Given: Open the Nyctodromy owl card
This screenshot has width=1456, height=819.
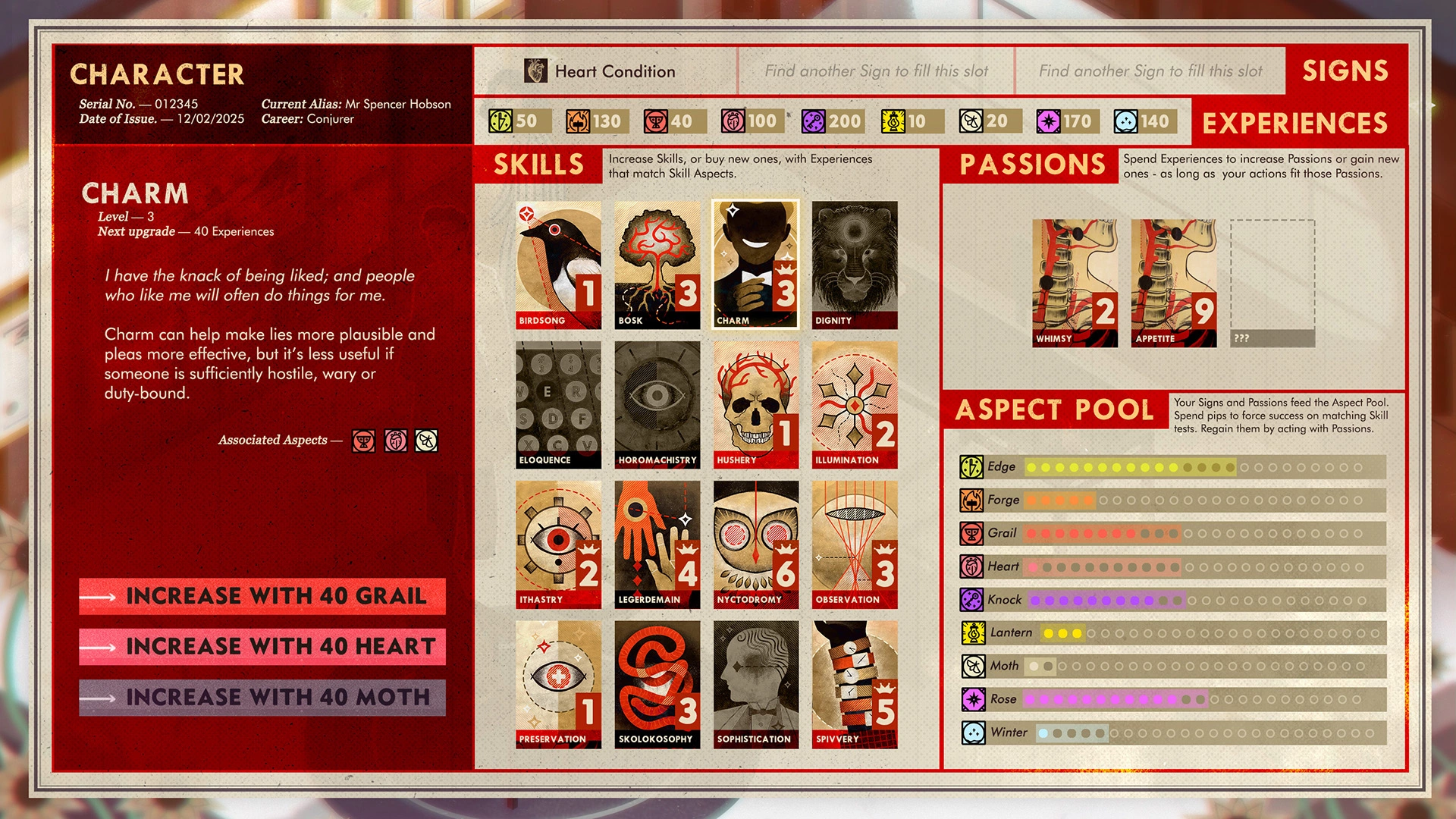Looking at the screenshot, I should click(x=755, y=544).
